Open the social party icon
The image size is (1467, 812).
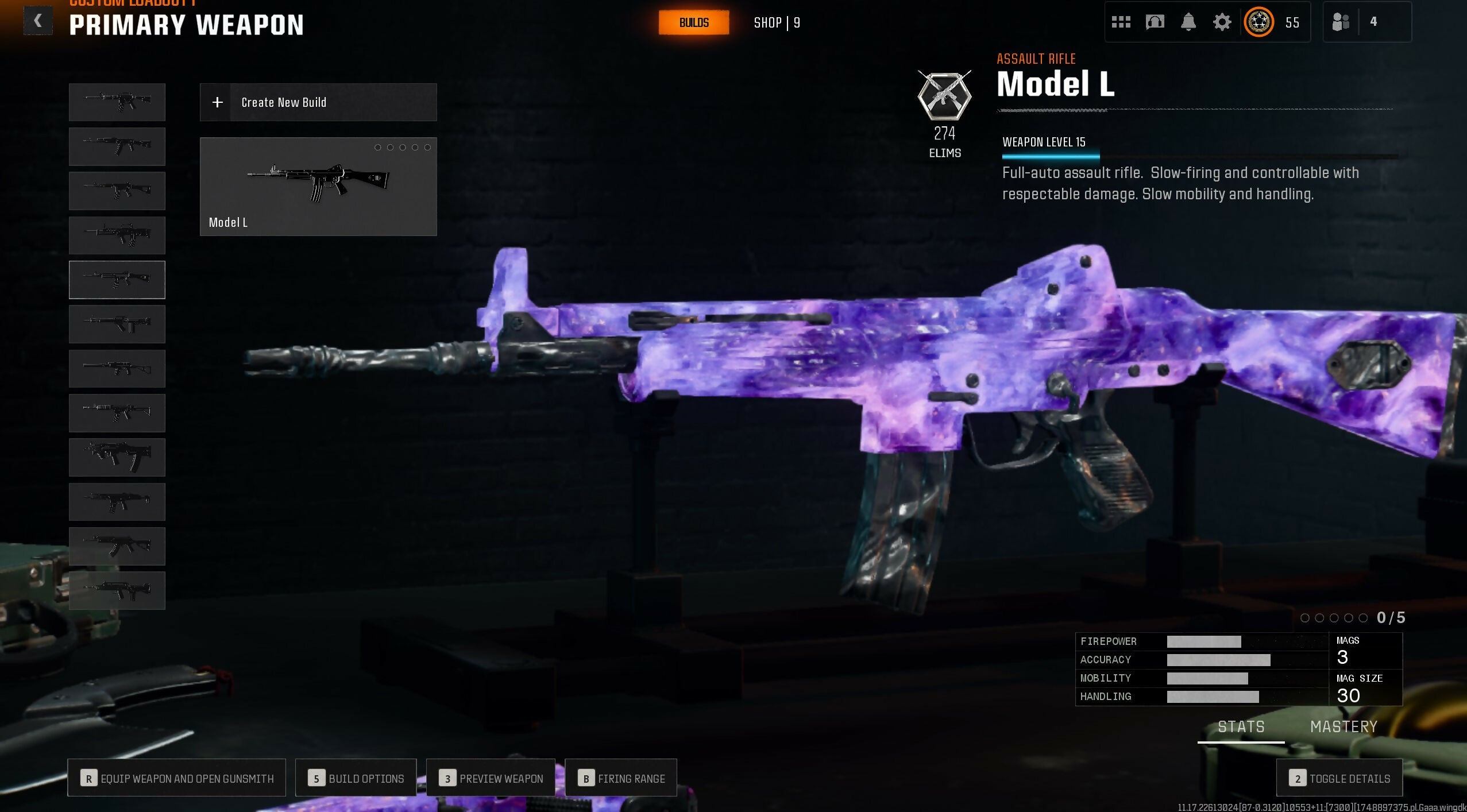coord(1340,22)
